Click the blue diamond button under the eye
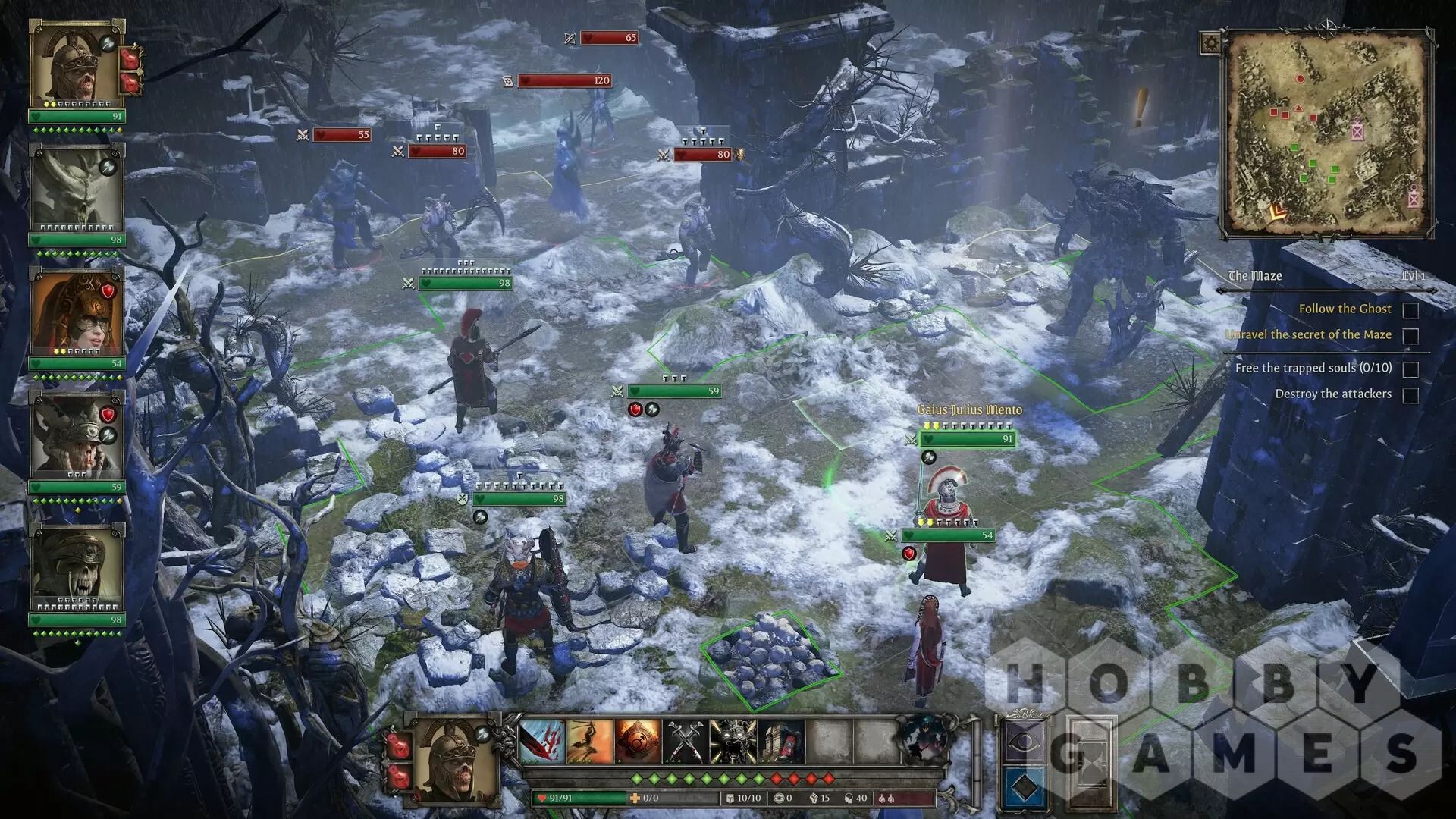The height and width of the screenshot is (819, 1456). coord(1024,787)
